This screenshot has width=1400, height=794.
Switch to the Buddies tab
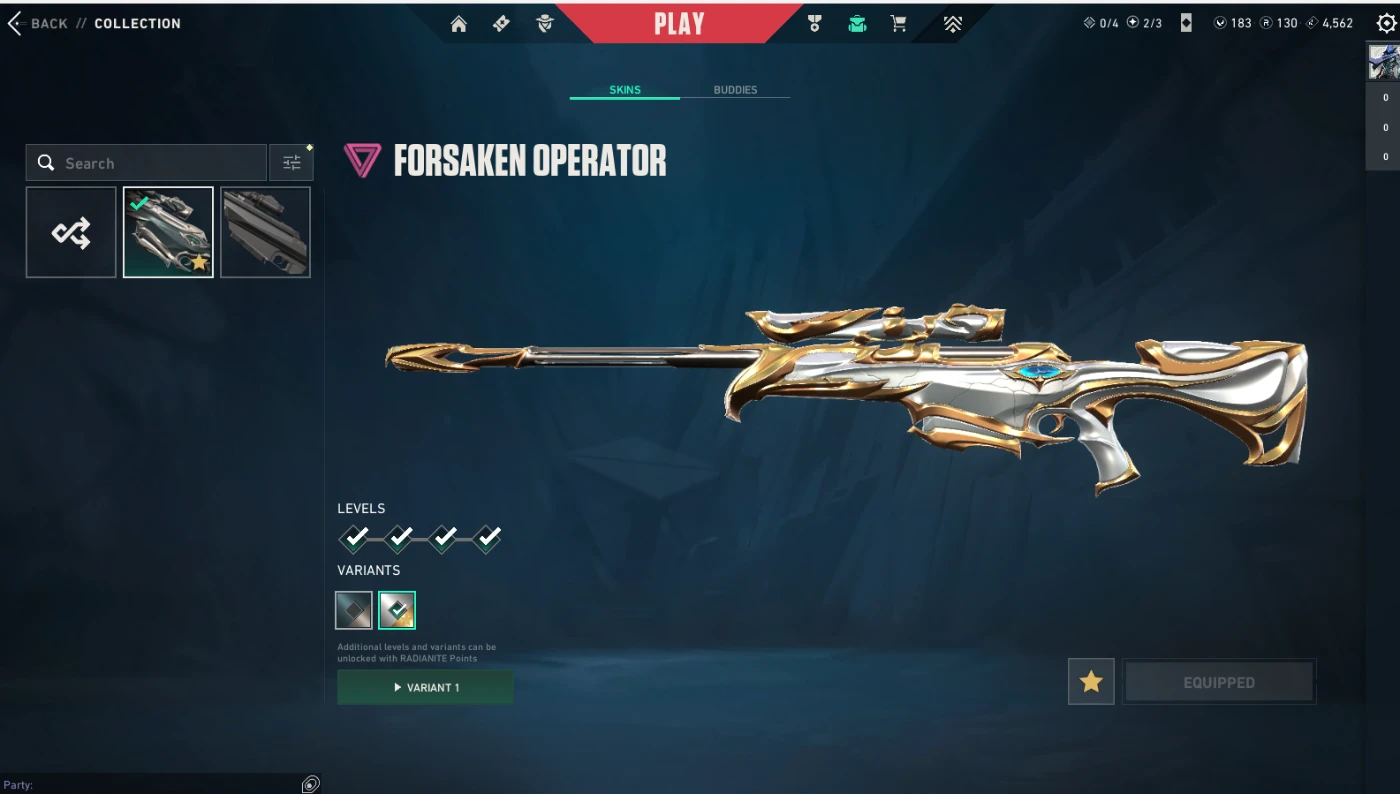[735, 90]
